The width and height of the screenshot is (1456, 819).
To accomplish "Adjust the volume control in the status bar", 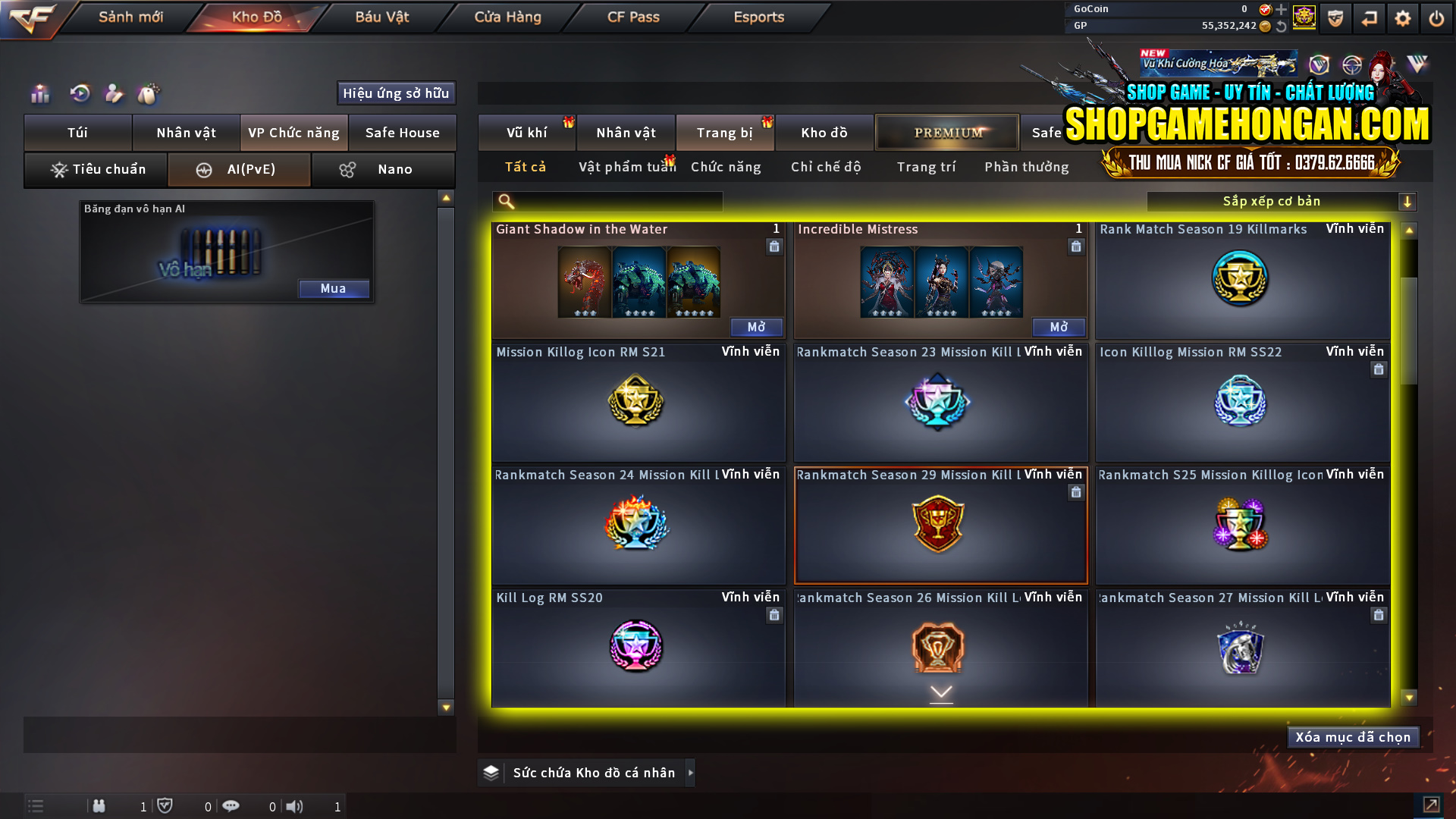I will click(295, 806).
